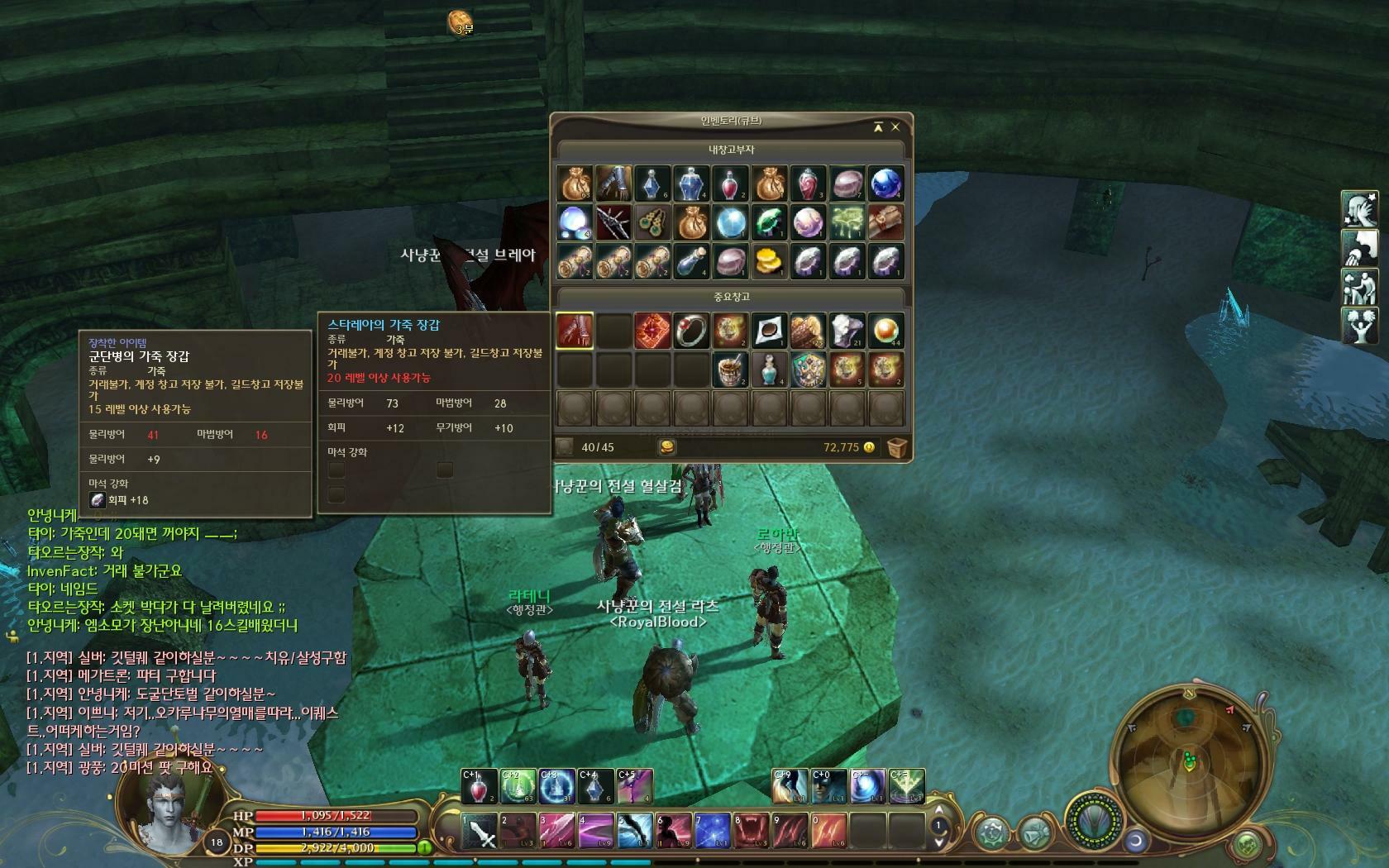
Task: Select the silver ring with red gem
Action: tap(691, 331)
